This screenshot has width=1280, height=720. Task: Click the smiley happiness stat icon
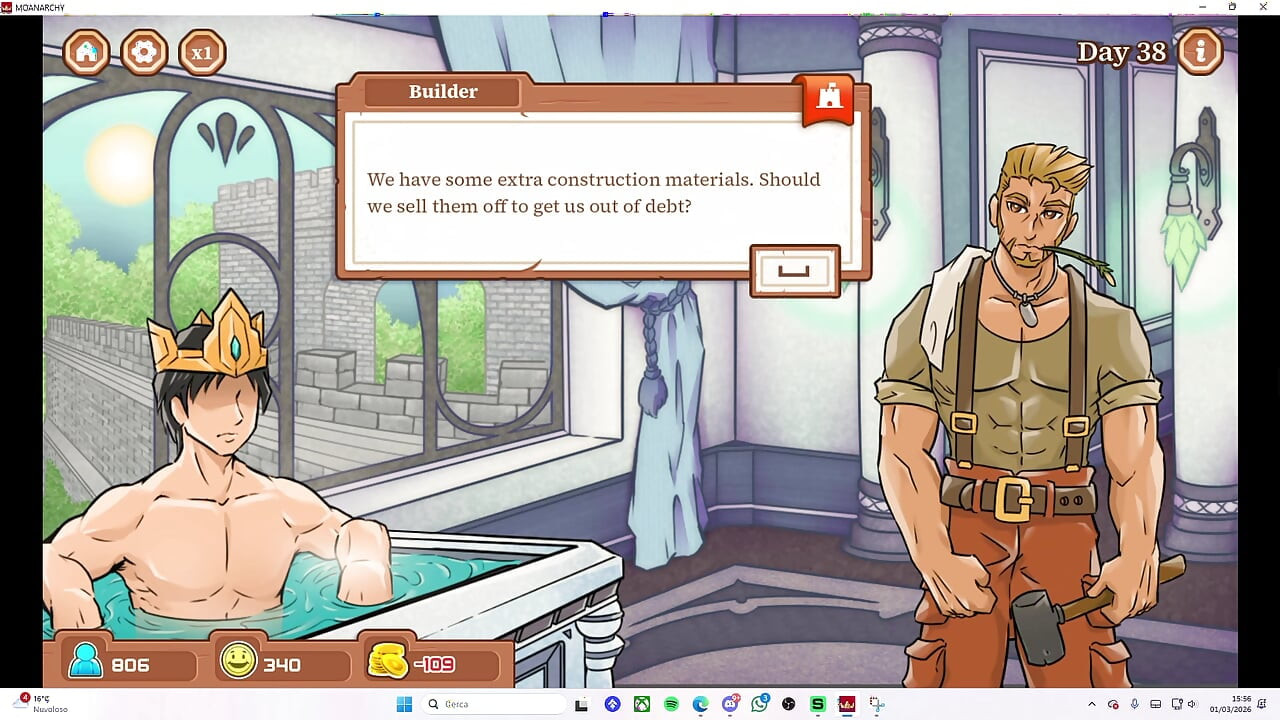[x=240, y=661]
